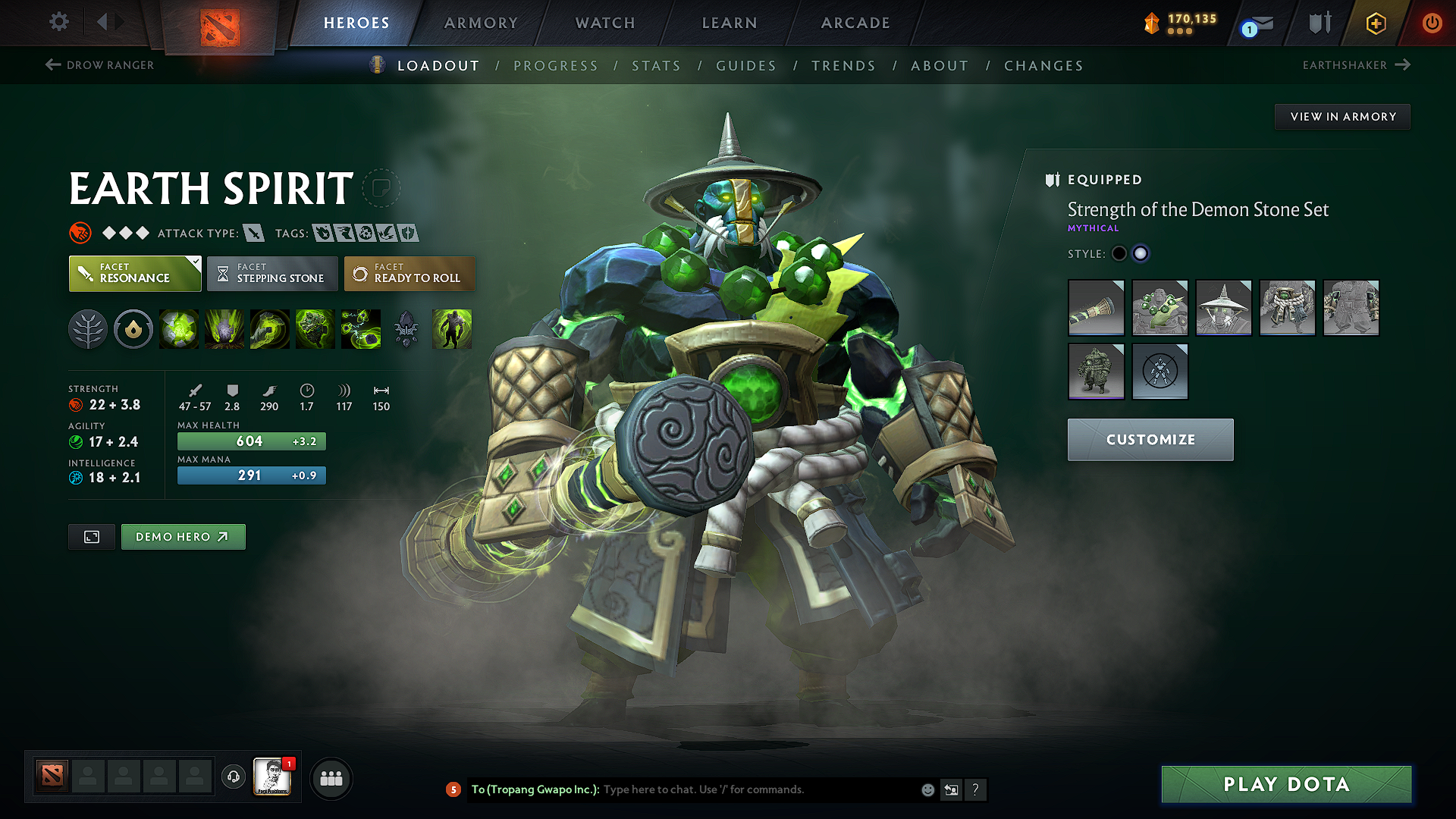Open the Watch section
Image resolution: width=1456 pixels, height=819 pixels.
click(x=604, y=23)
